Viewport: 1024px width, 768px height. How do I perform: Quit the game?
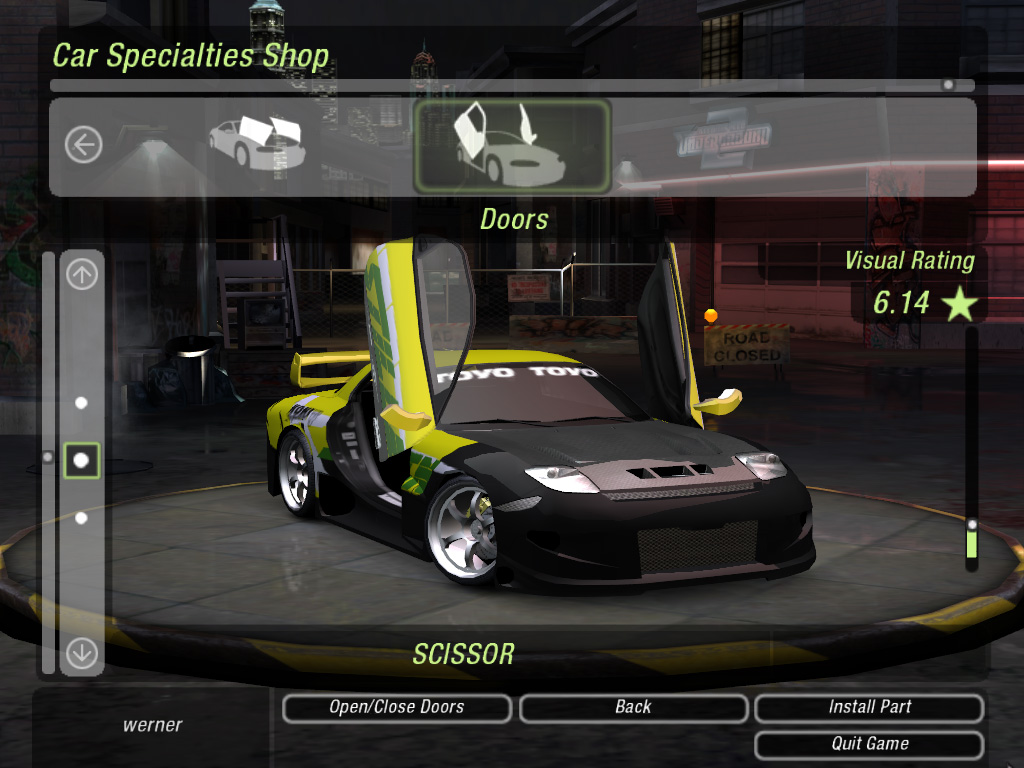pyautogui.click(x=869, y=745)
